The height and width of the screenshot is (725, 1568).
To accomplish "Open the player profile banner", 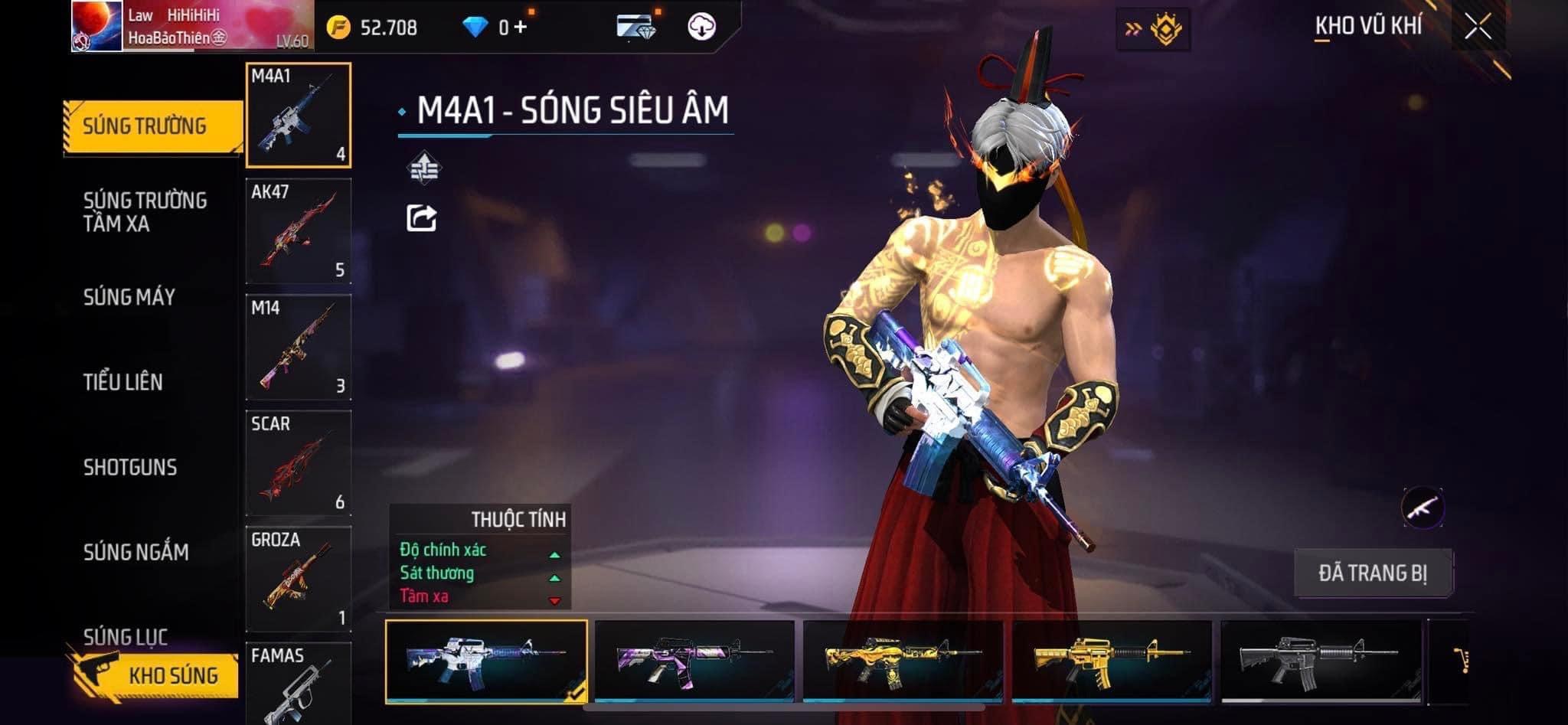I will coord(191,26).
